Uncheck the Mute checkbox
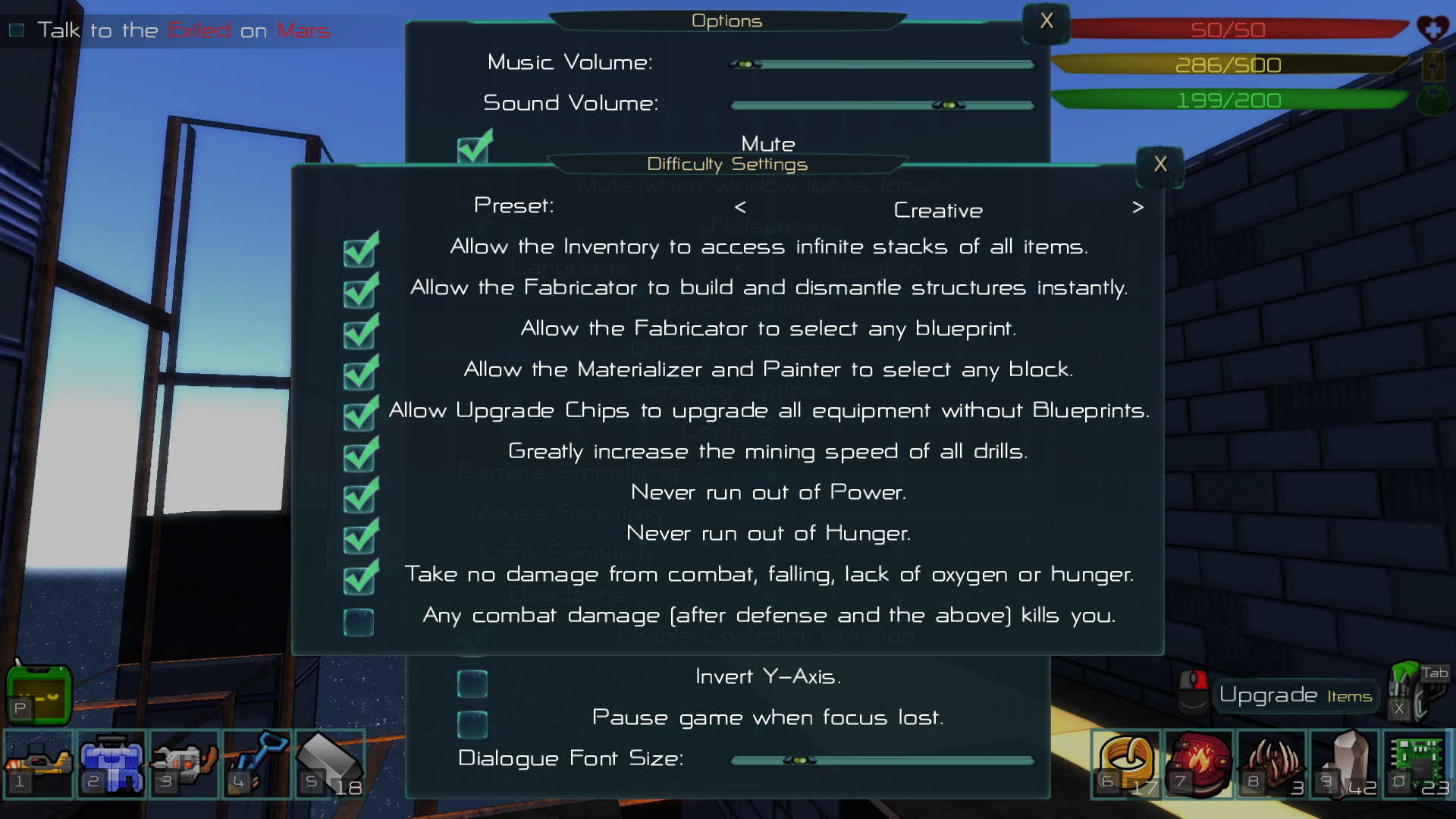Image resolution: width=1456 pixels, height=819 pixels. pos(473,148)
